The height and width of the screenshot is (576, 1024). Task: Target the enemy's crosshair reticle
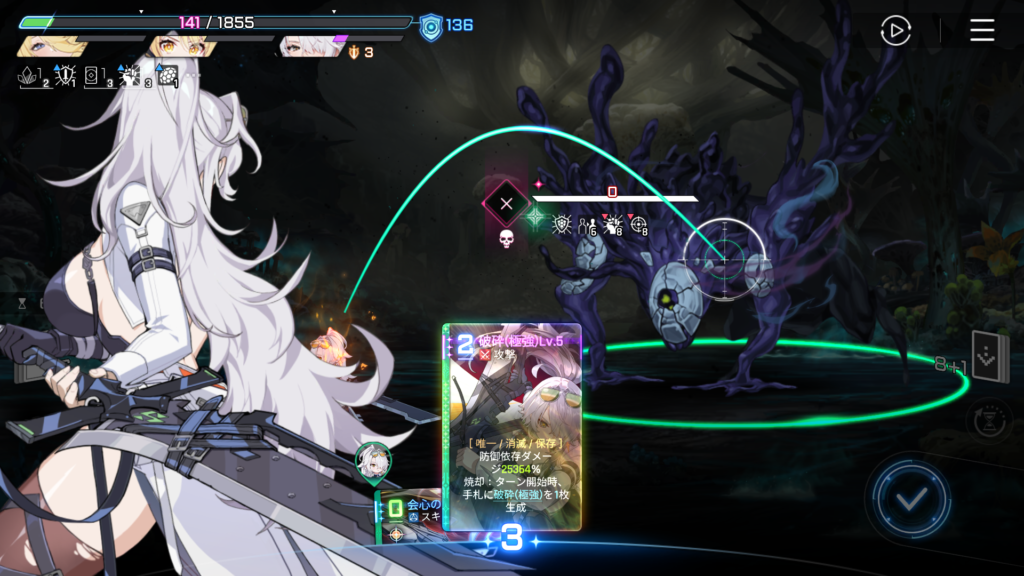point(724,259)
